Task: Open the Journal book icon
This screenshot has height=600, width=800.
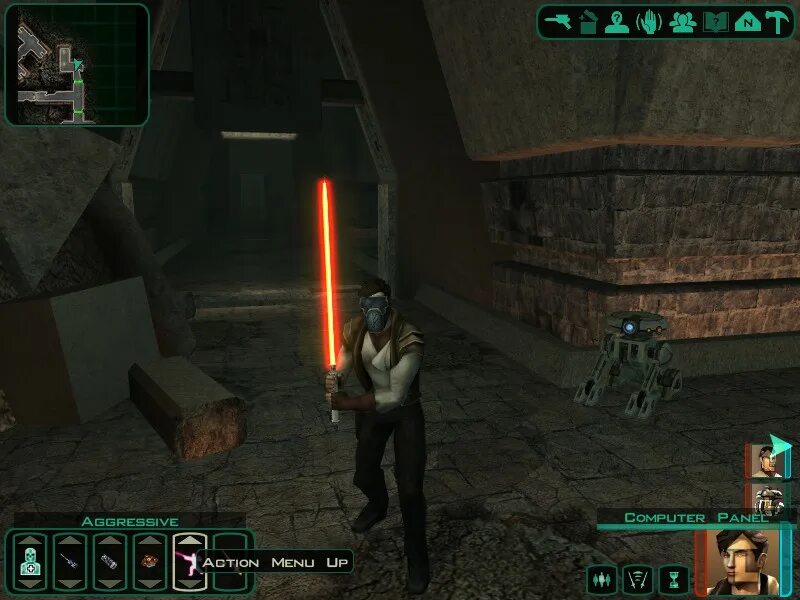Action: 714,22
